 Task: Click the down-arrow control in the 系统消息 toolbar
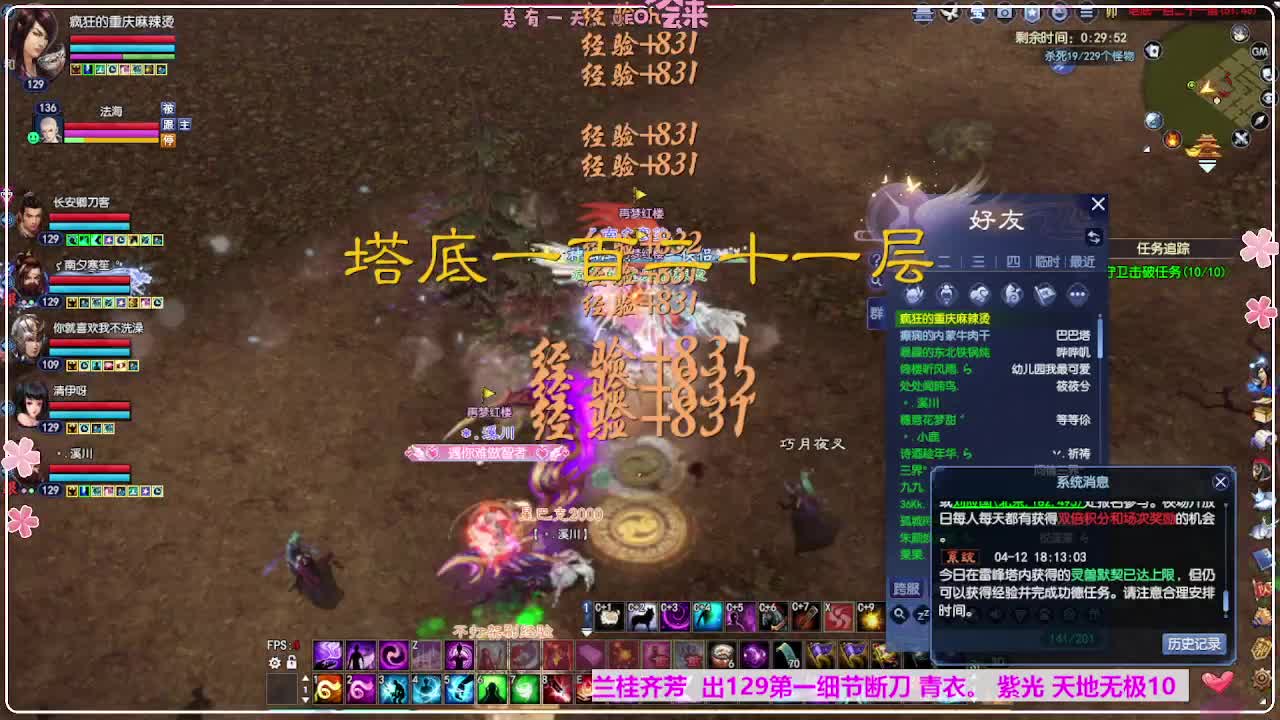tap(1020, 614)
